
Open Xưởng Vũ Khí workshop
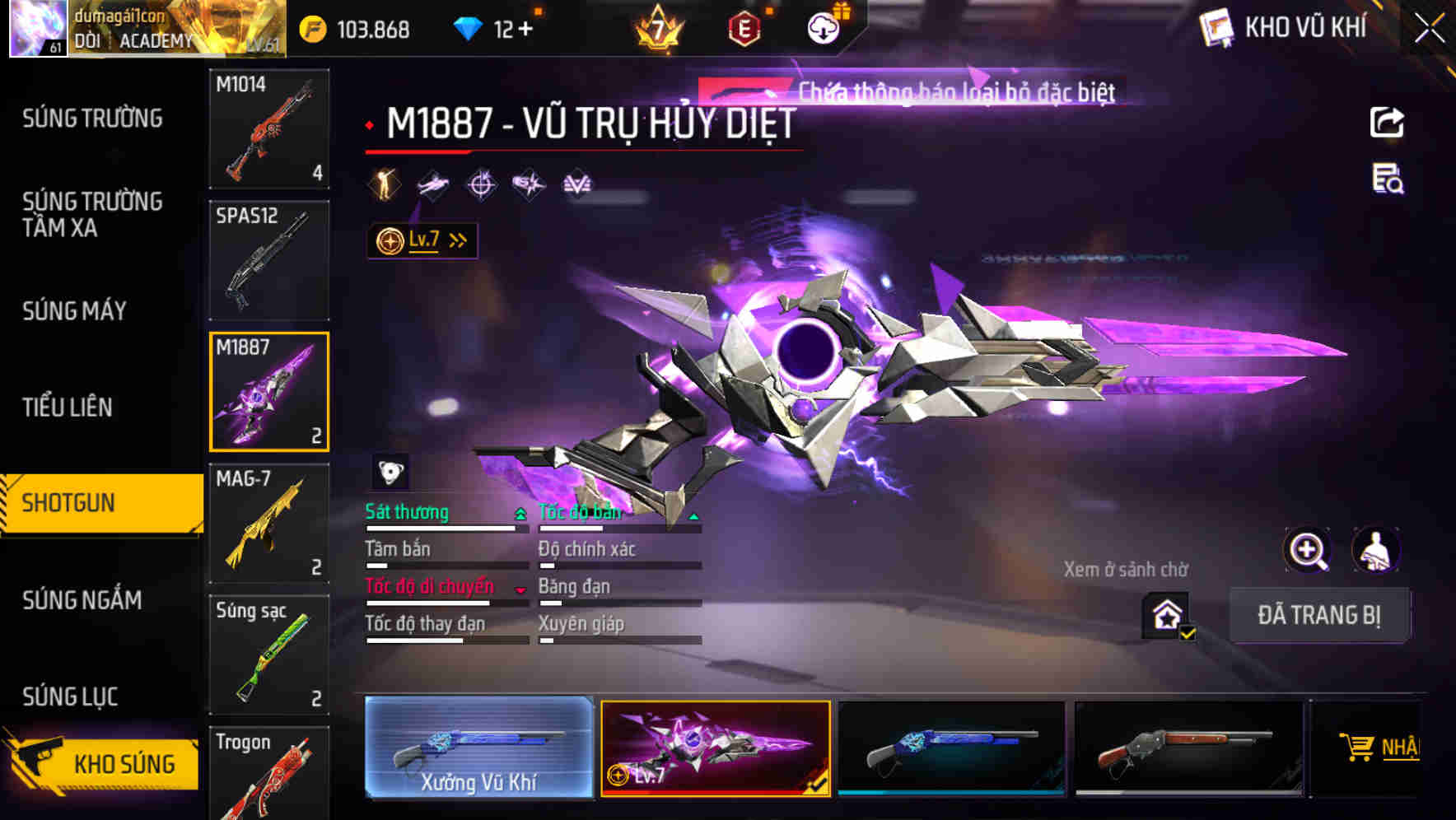[x=478, y=751]
